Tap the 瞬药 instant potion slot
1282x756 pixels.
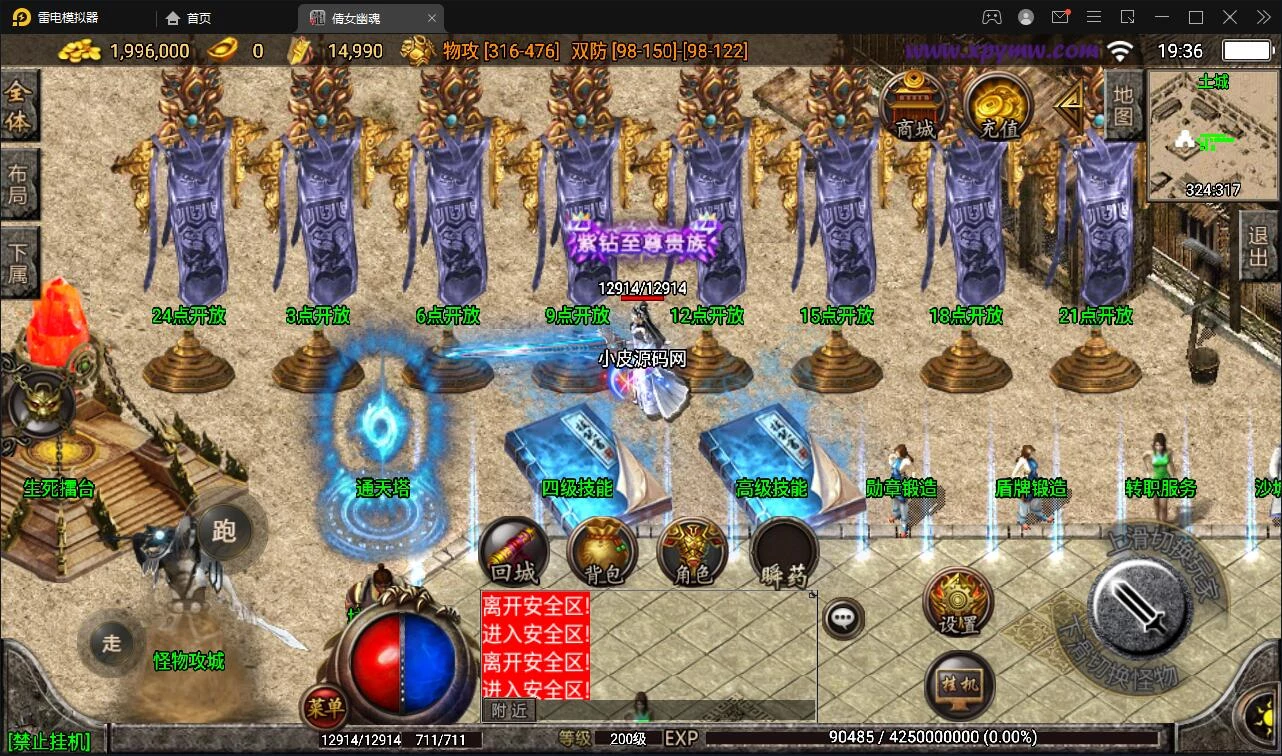click(x=784, y=553)
